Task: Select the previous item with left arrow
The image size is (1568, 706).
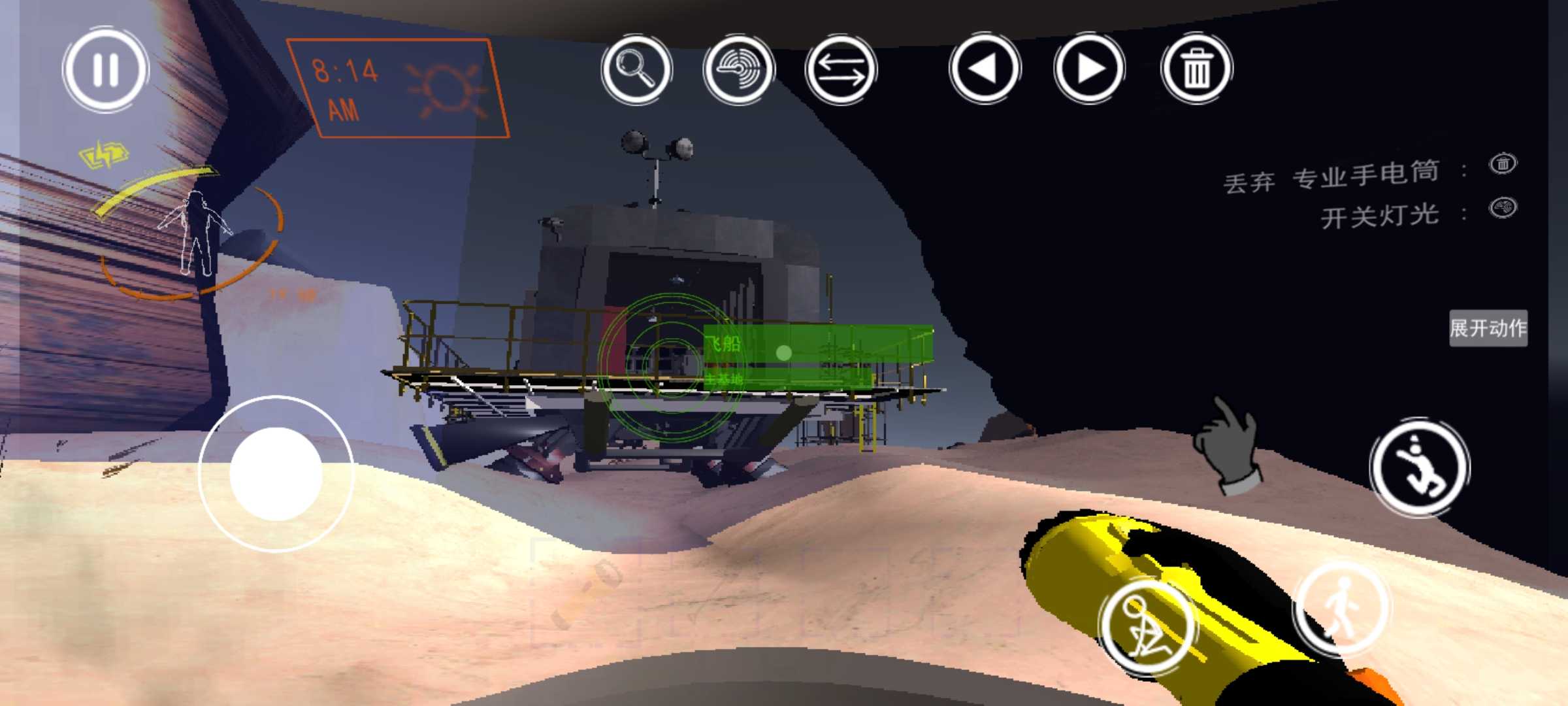Action: 985,69
